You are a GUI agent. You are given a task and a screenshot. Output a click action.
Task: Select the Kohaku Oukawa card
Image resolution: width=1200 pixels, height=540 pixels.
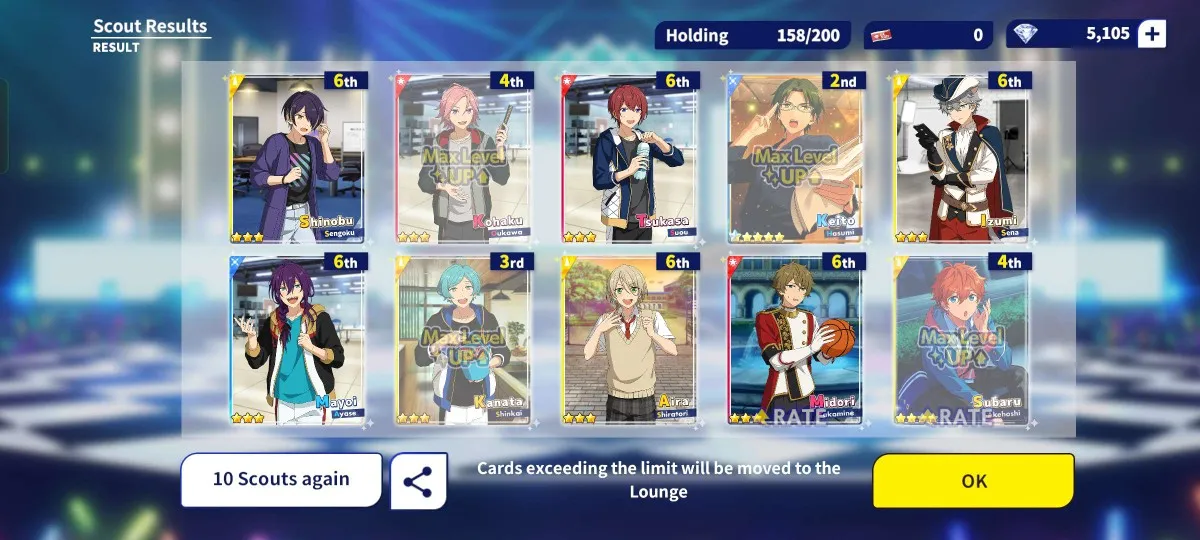click(x=464, y=158)
